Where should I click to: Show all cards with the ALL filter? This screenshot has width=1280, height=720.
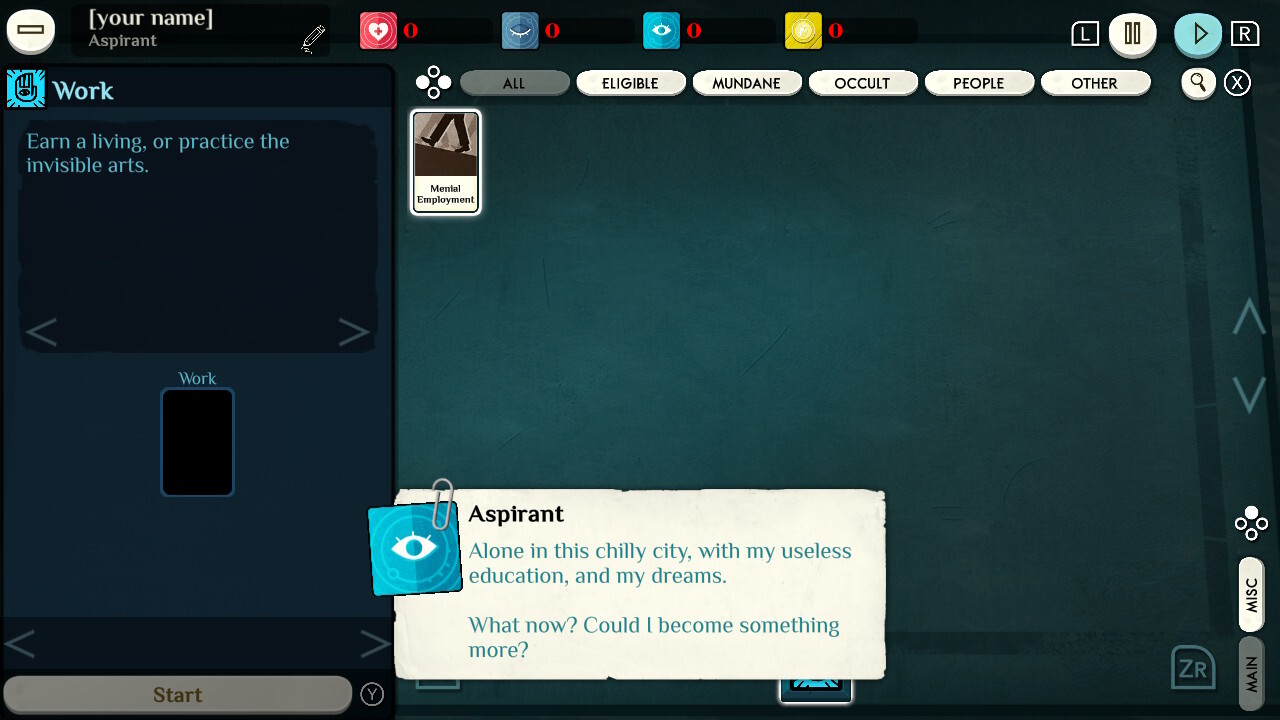[x=514, y=83]
